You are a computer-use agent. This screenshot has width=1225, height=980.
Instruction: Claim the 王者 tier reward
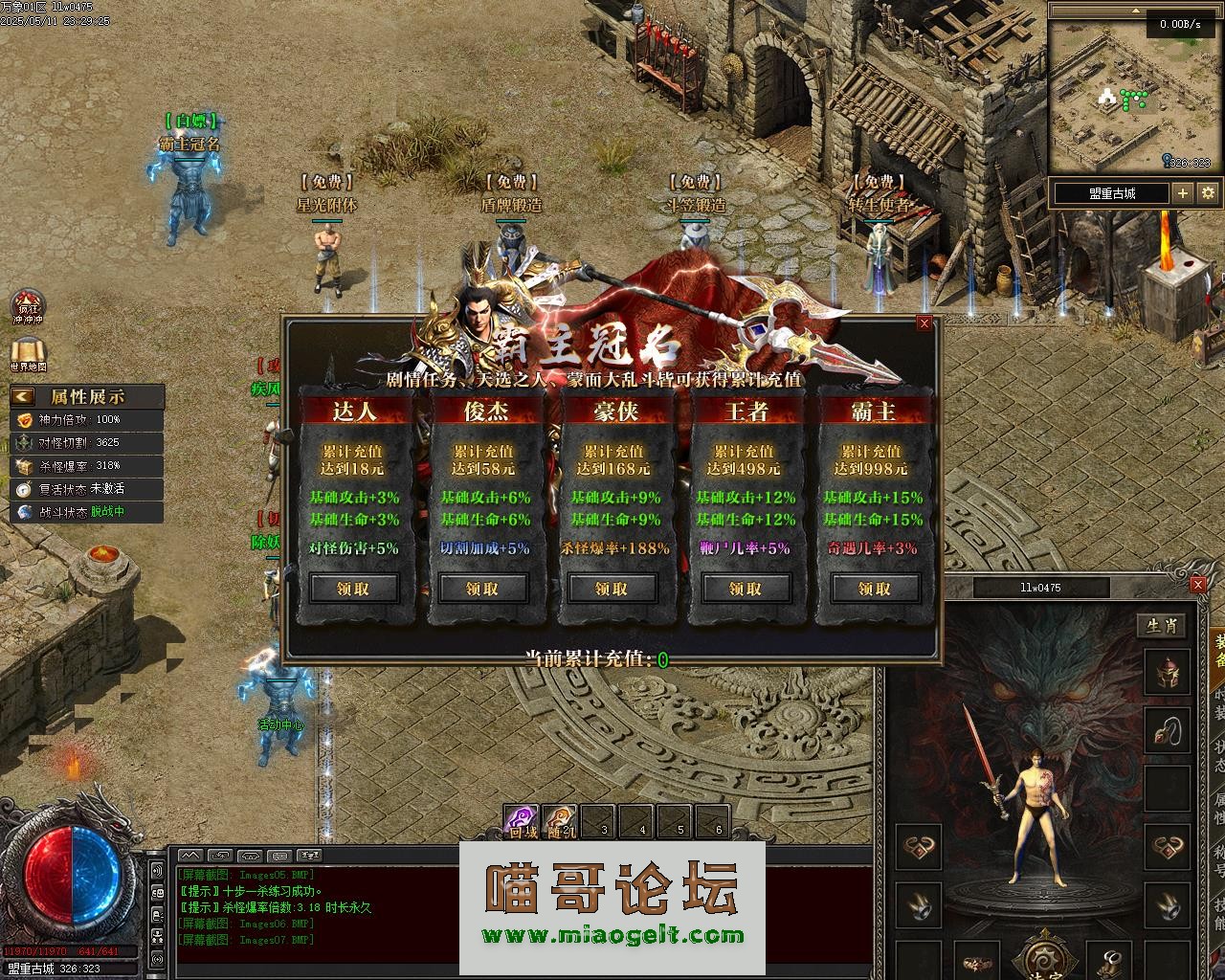(x=746, y=589)
